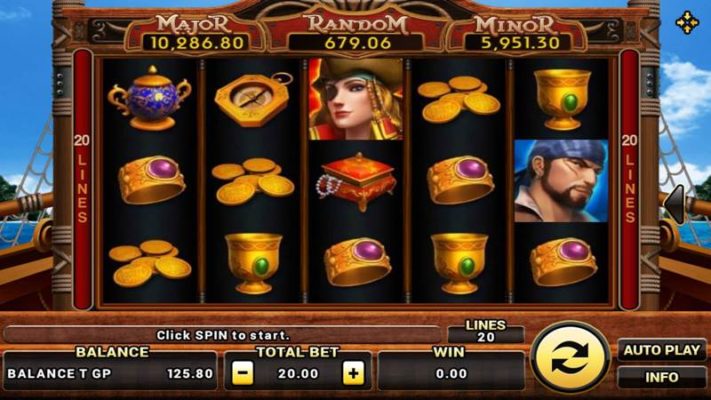Click the yellow four-arrow icon in the corner
This screenshot has width=711, height=400.
click(687, 22)
